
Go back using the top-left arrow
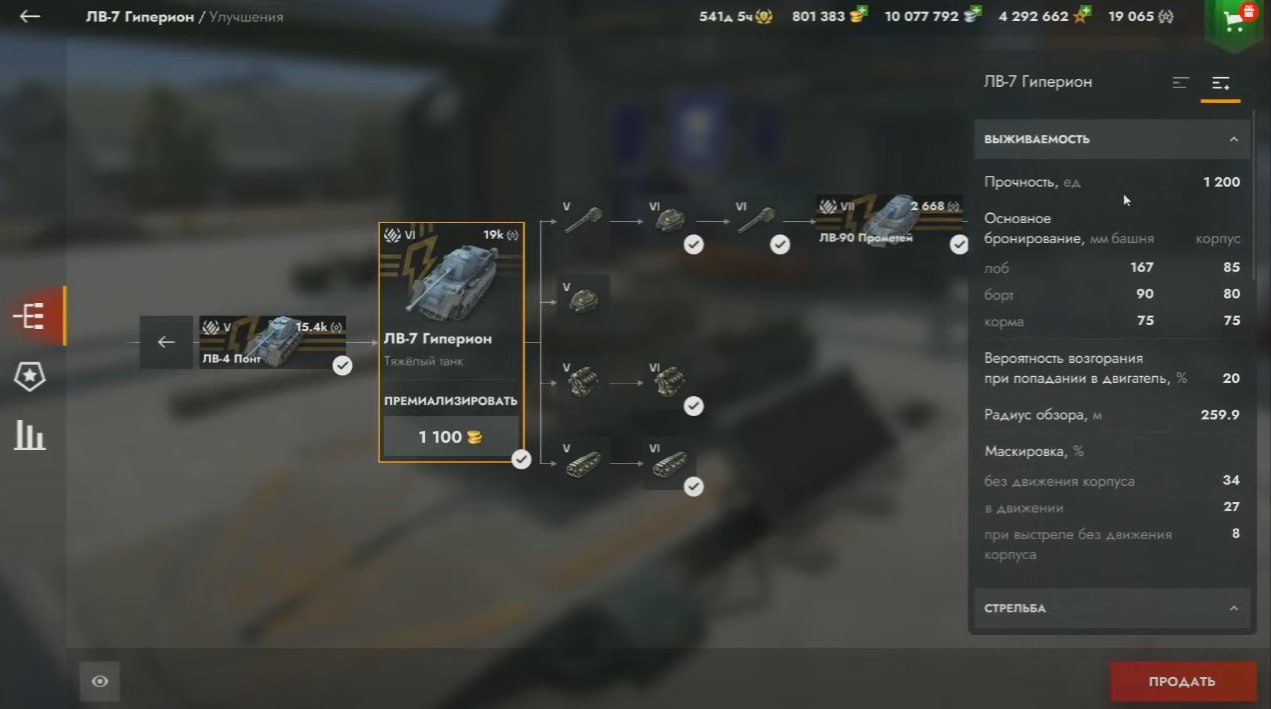point(30,17)
